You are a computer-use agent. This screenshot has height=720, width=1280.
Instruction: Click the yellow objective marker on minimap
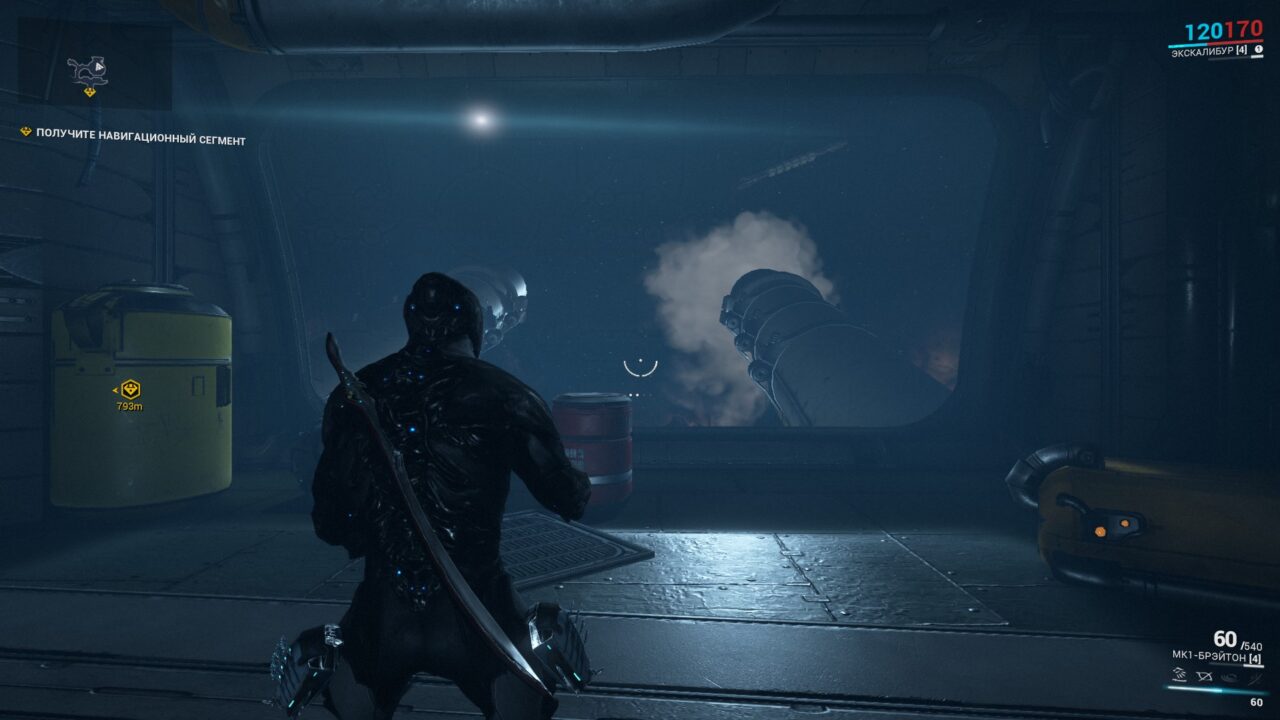coord(89,92)
